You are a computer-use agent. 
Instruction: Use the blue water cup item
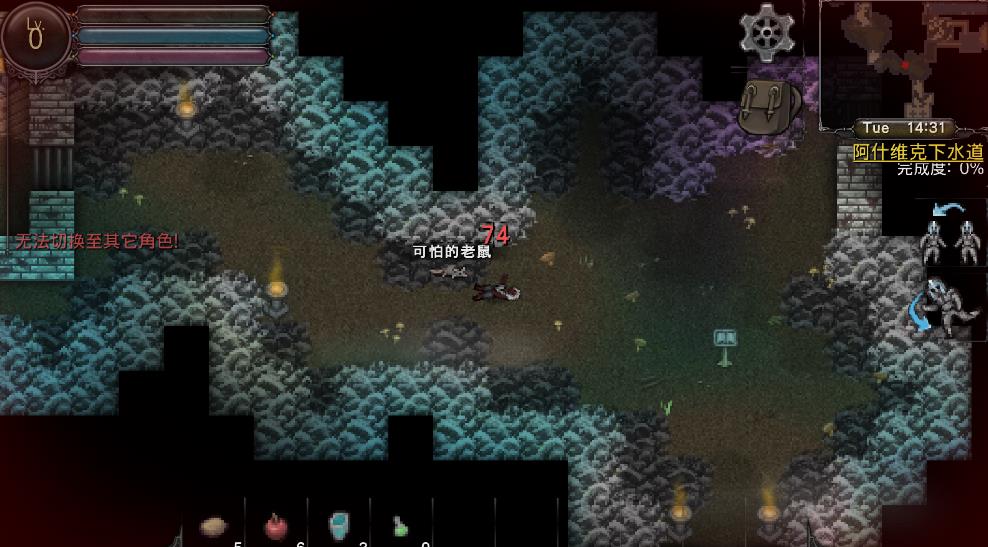[339, 525]
